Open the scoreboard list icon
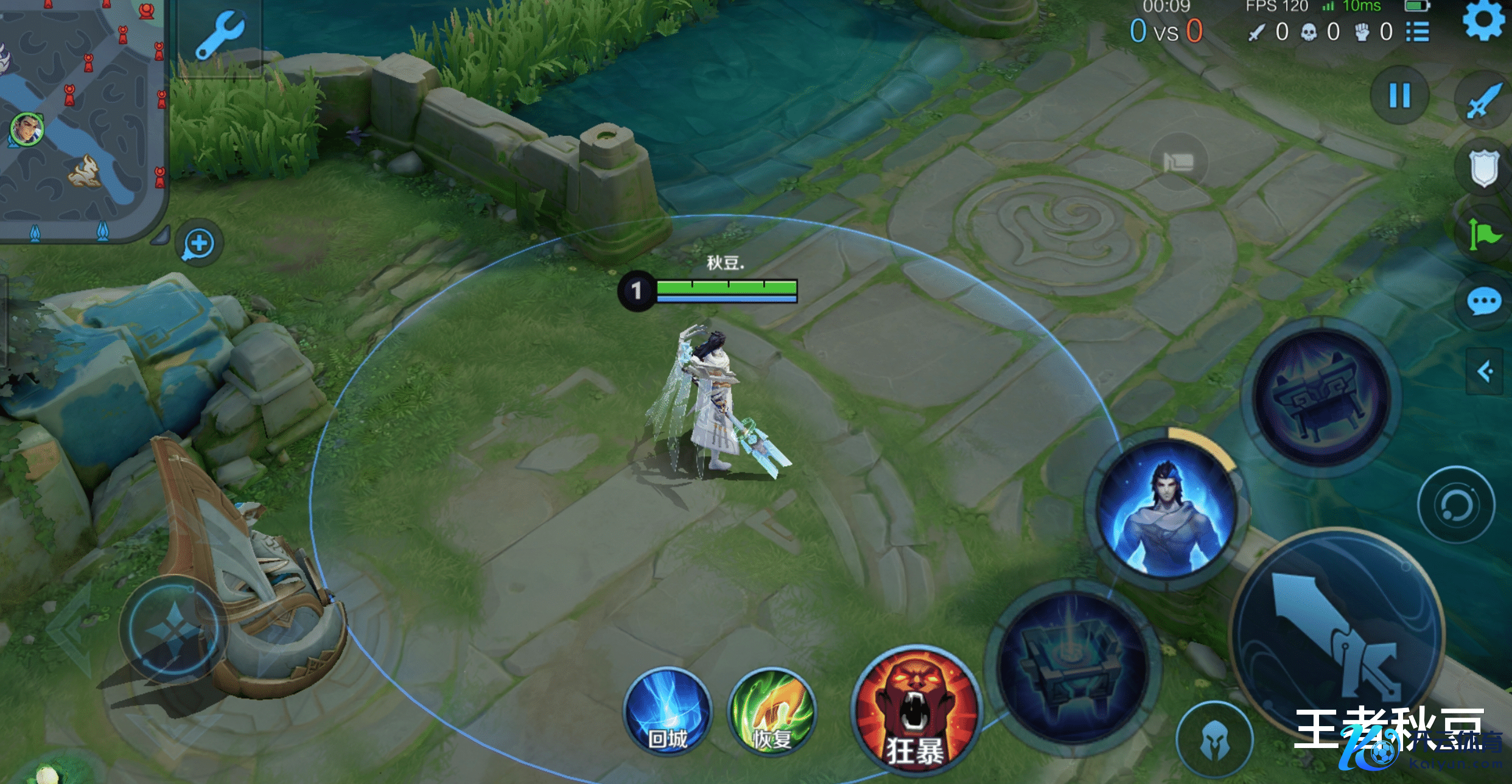The height and width of the screenshot is (784, 1512). coord(1418,32)
